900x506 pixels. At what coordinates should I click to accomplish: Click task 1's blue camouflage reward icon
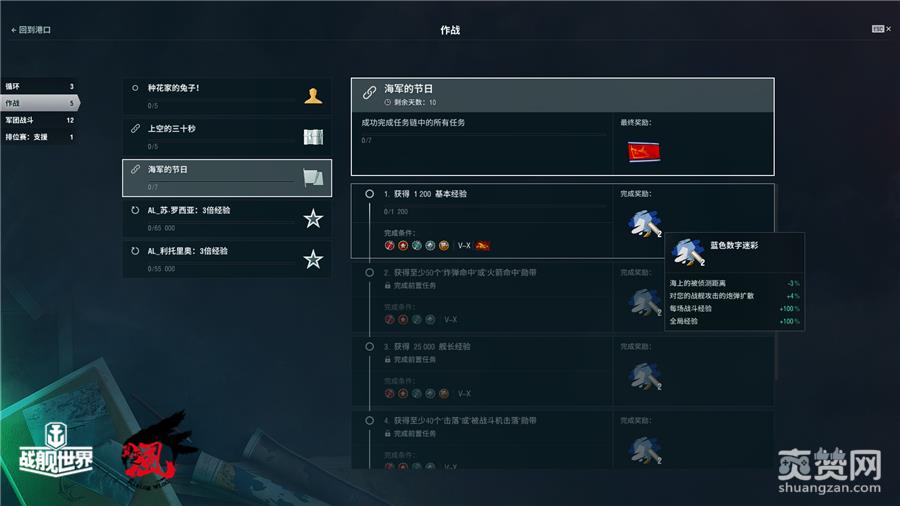642,221
